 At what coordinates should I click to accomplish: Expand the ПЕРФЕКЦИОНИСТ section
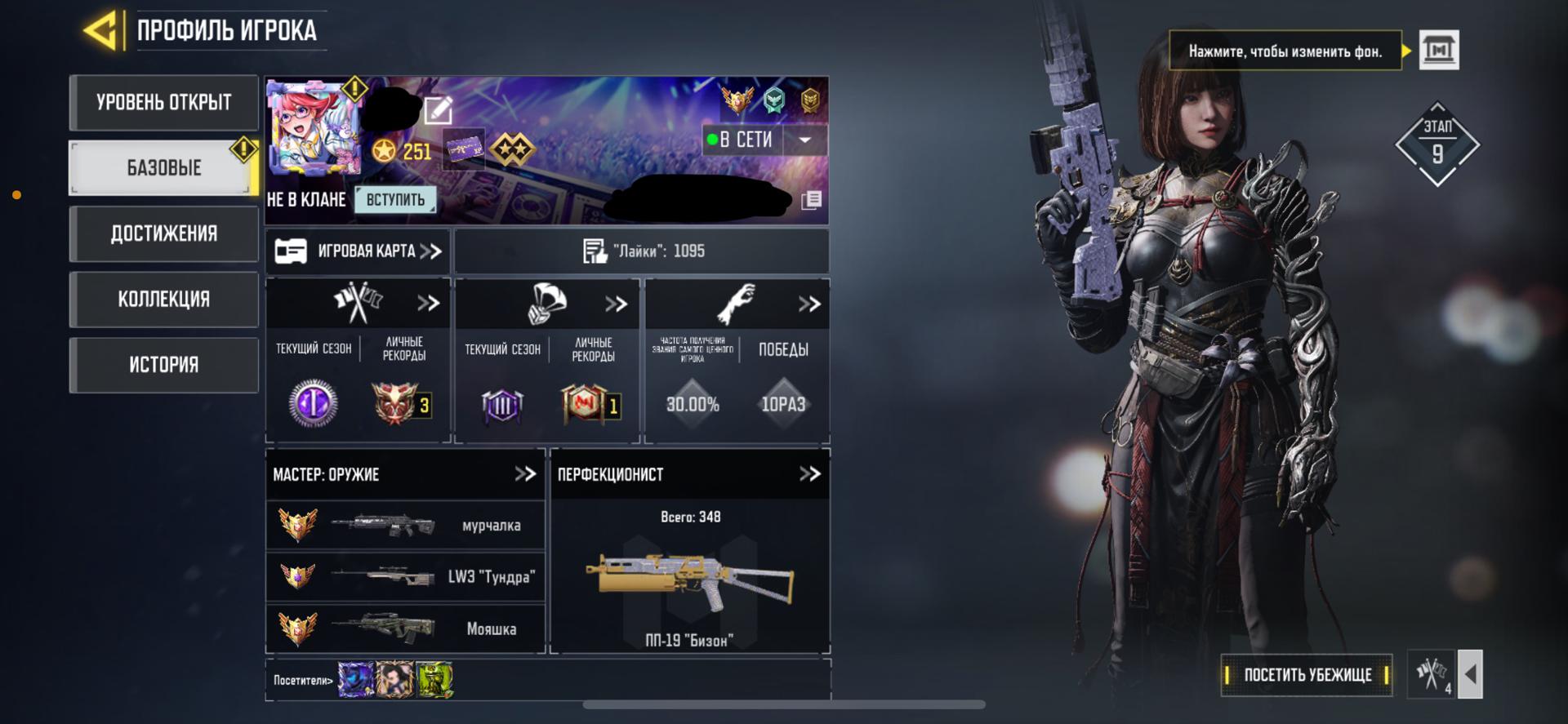click(809, 474)
